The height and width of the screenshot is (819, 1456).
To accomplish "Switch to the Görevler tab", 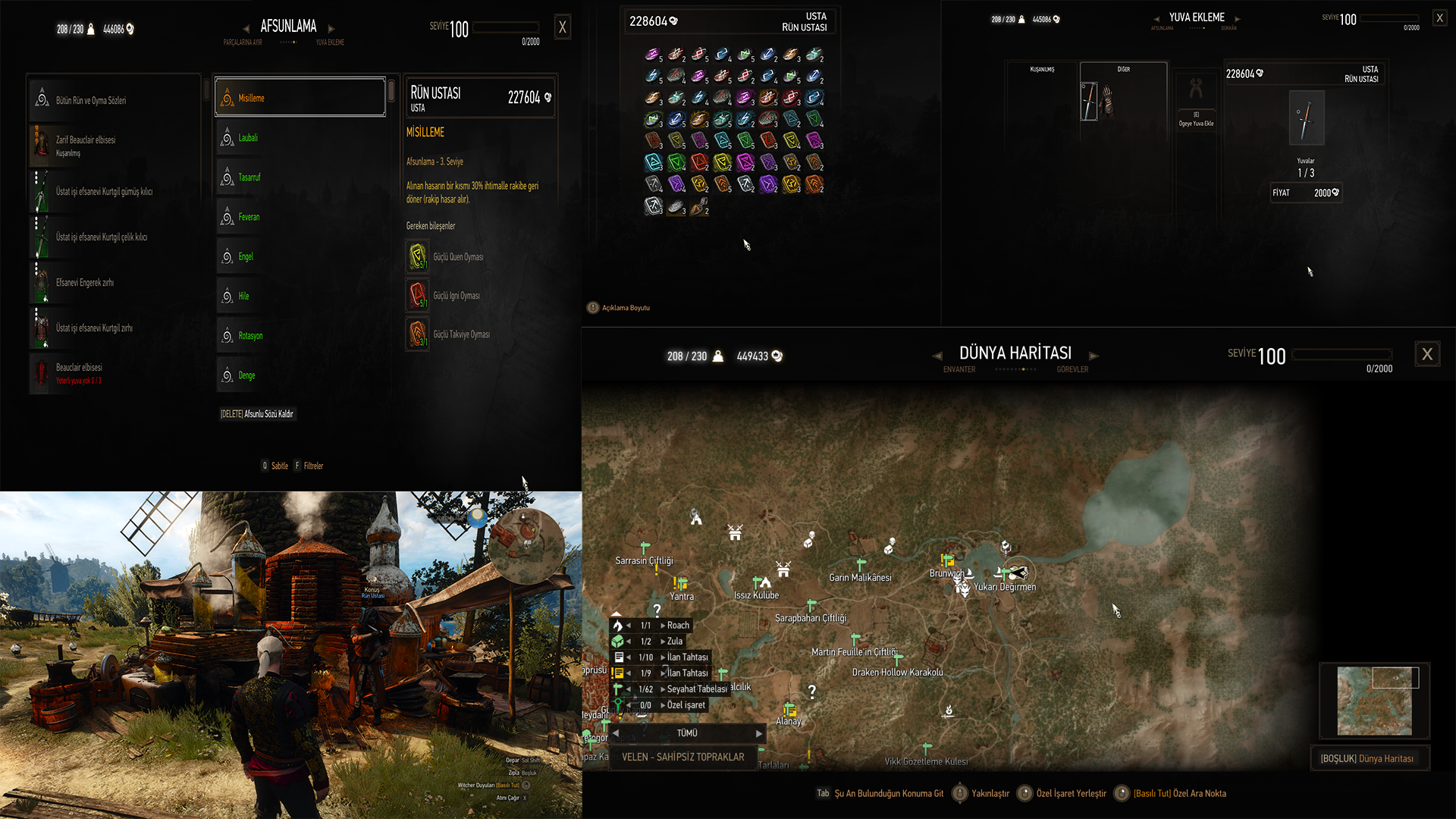I will [x=1072, y=369].
